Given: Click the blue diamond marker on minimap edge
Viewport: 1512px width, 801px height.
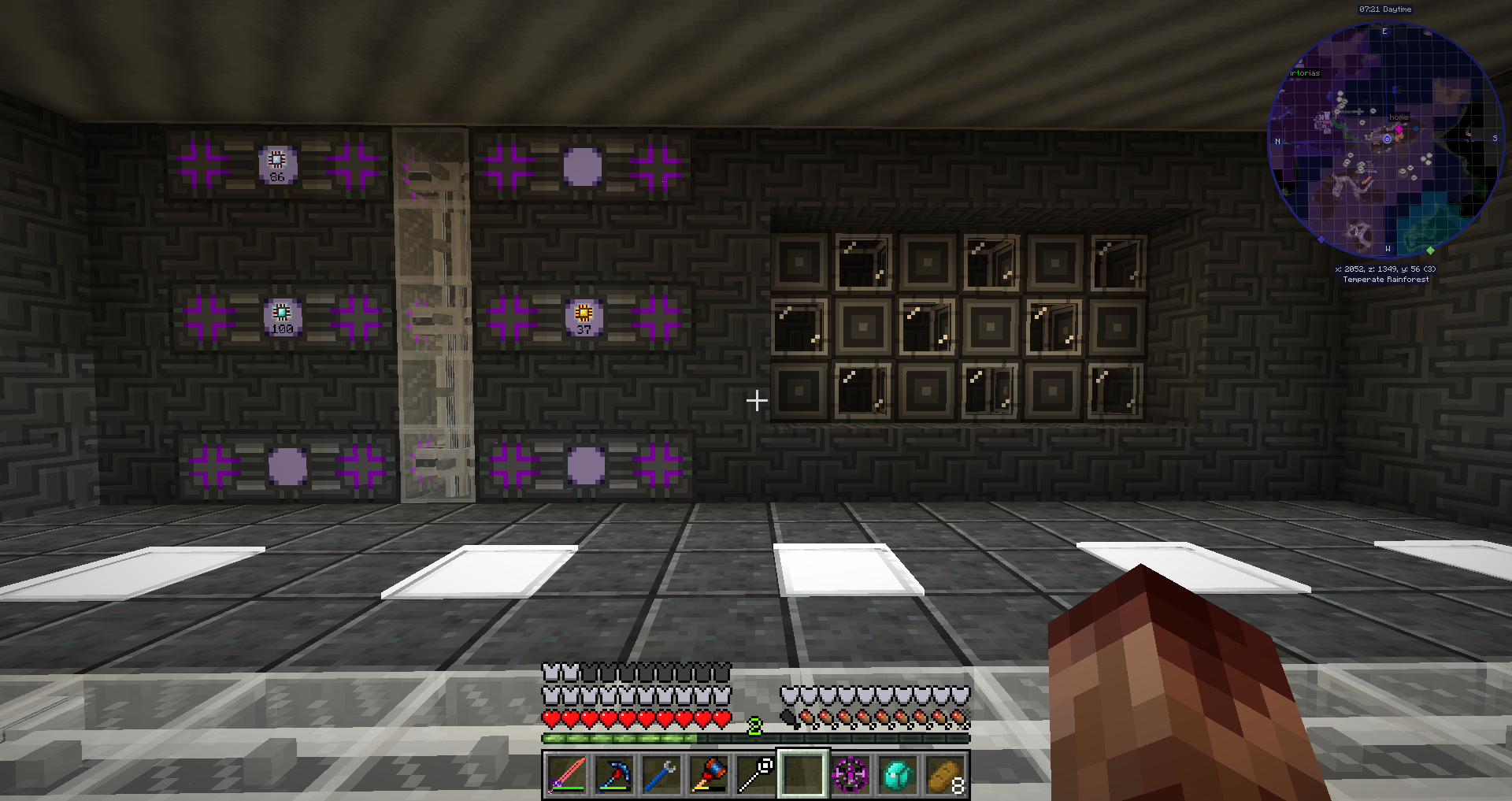Looking at the screenshot, I should tap(1321, 239).
